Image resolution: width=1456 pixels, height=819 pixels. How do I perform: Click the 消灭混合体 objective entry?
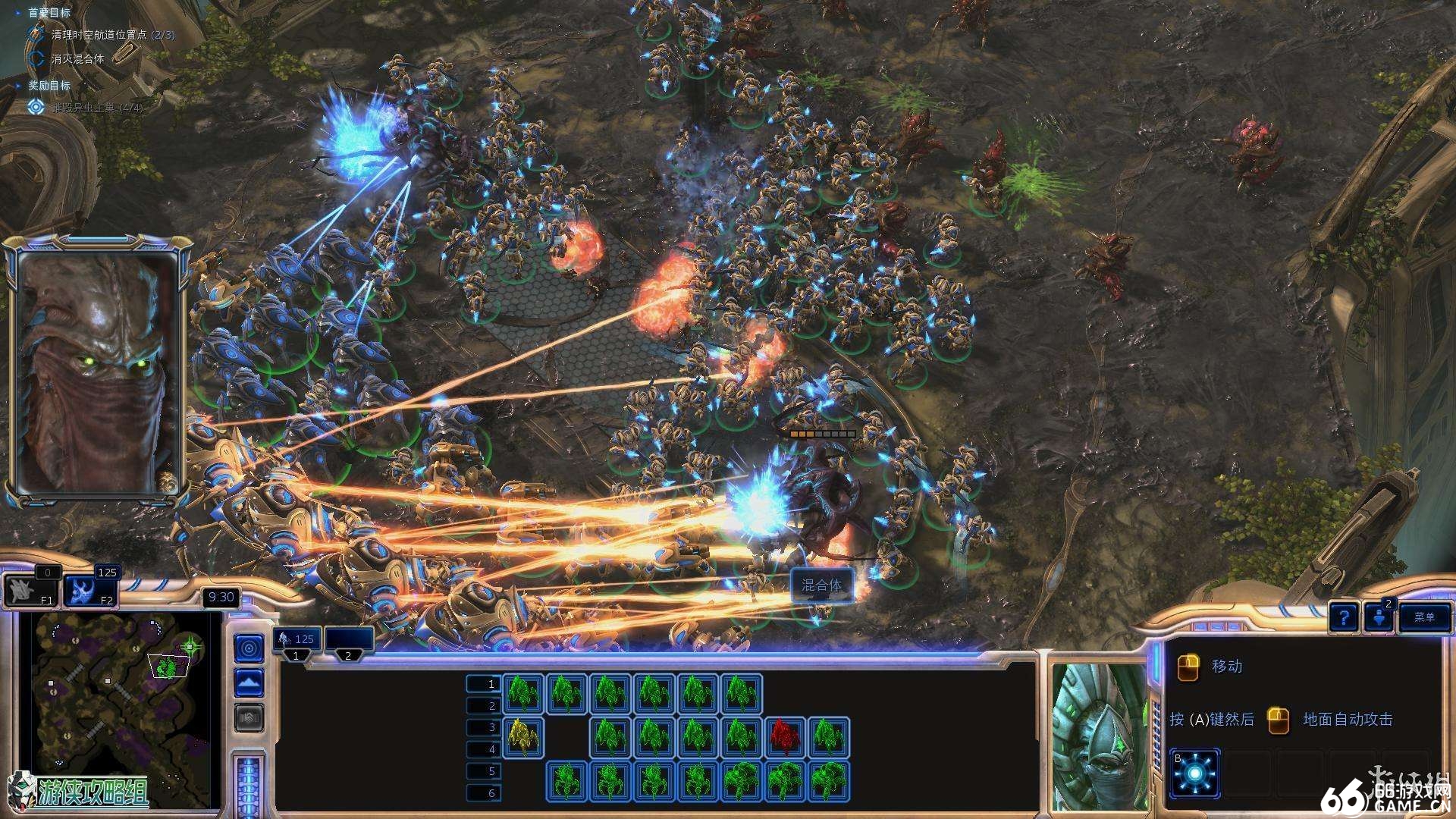click(x=77, y=58)
